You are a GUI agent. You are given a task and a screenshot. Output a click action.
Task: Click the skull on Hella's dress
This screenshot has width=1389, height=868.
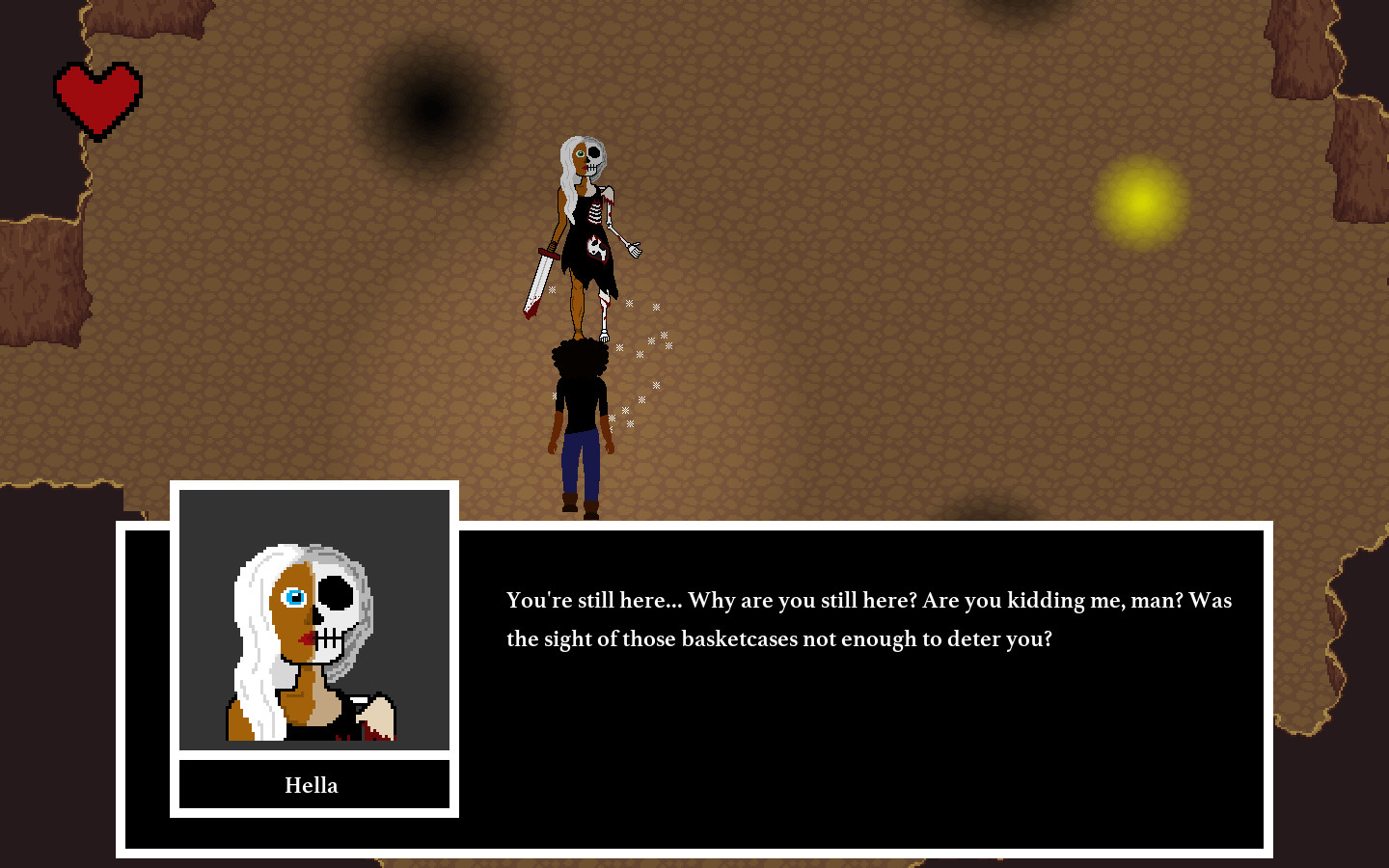pyautogui.click(x=595, y=246)
